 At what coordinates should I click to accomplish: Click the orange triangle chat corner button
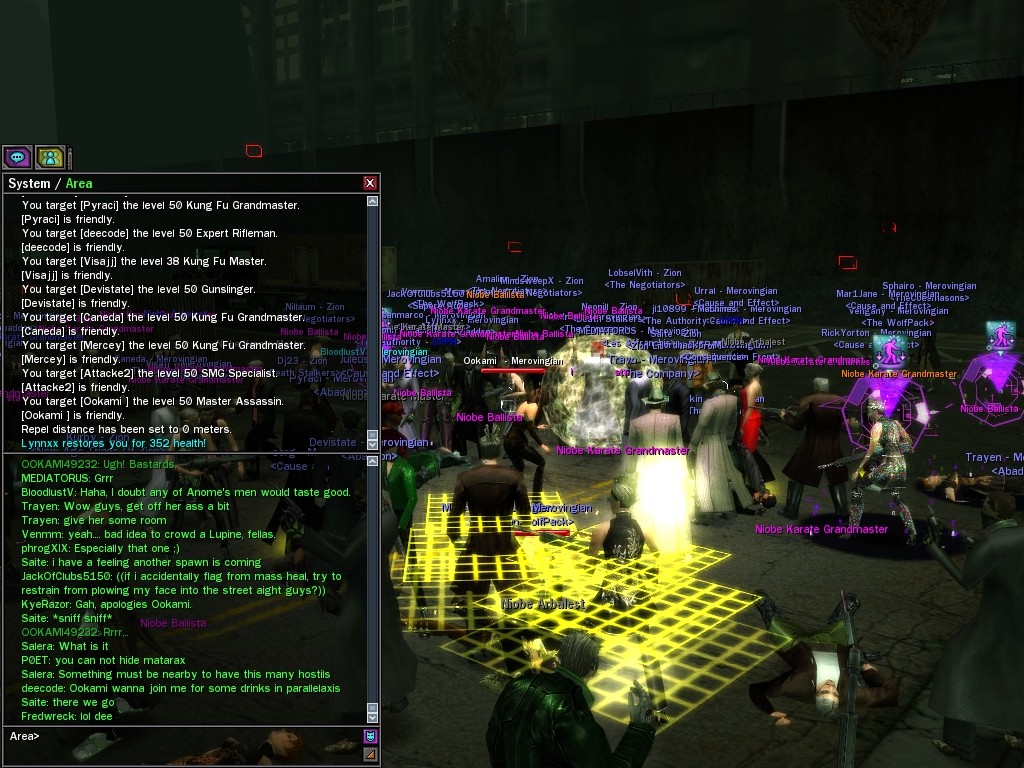tap(370, 754)
